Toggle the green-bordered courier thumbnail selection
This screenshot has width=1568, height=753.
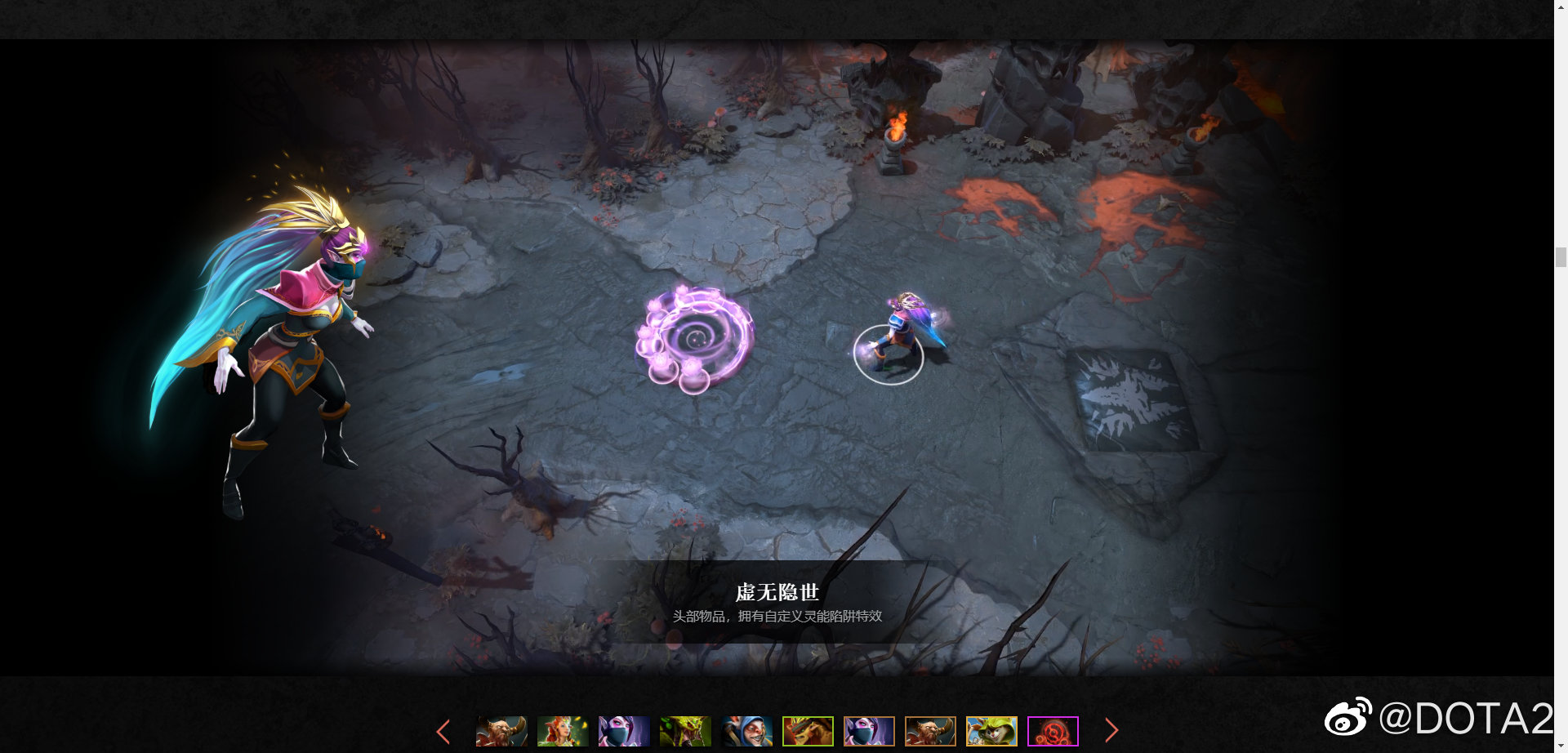808,732
